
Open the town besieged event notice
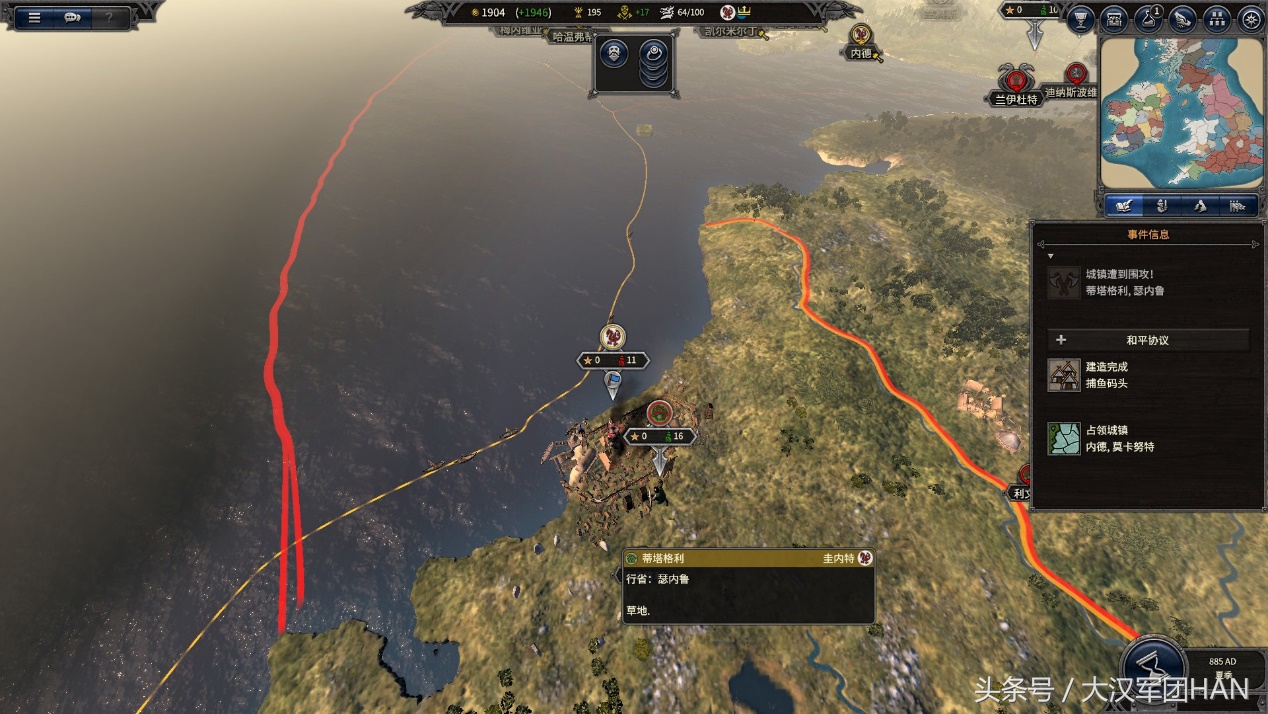click(1124, 282)
